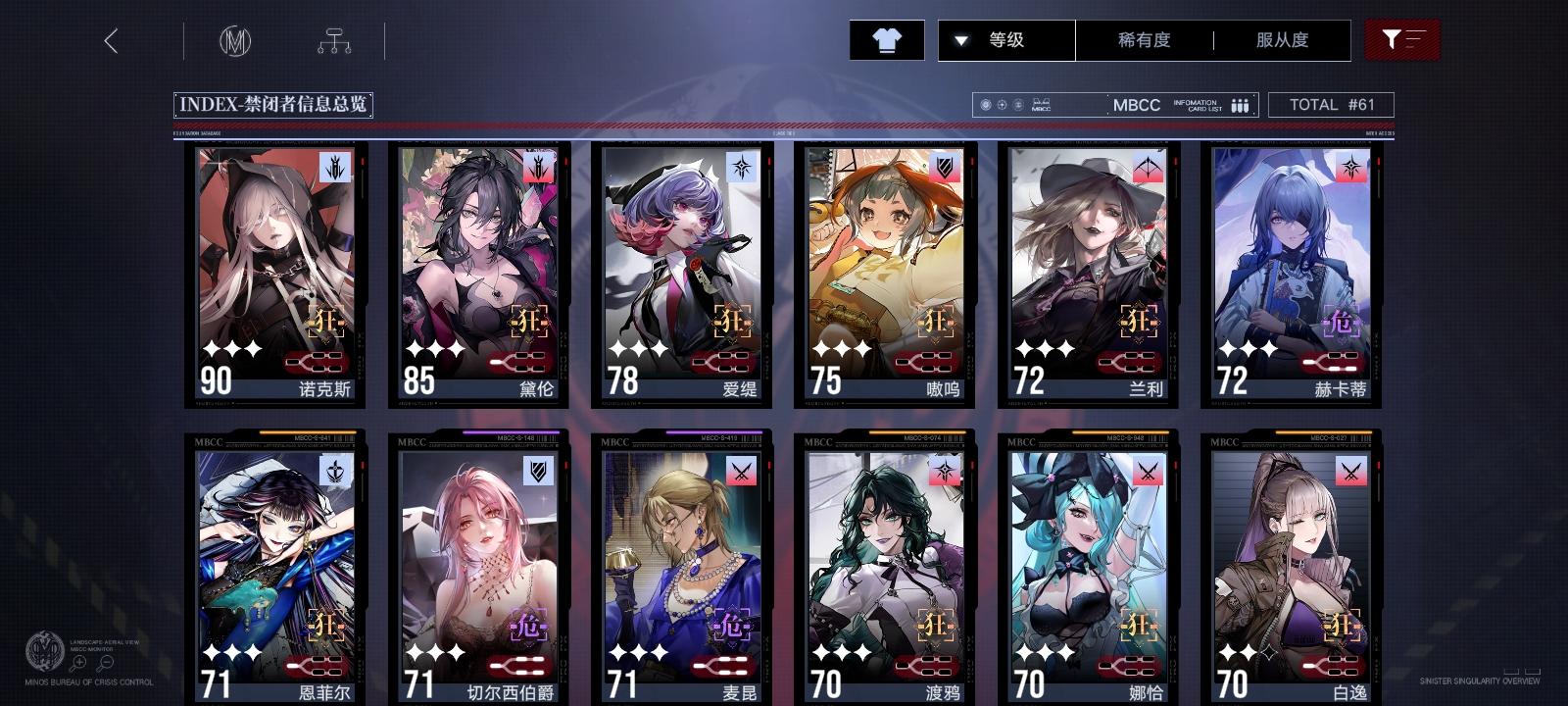Switch to the 稀有度 sort tab
This screenshot has width=1568, height=706.
pyautogui.click(x=1145, y=39)
